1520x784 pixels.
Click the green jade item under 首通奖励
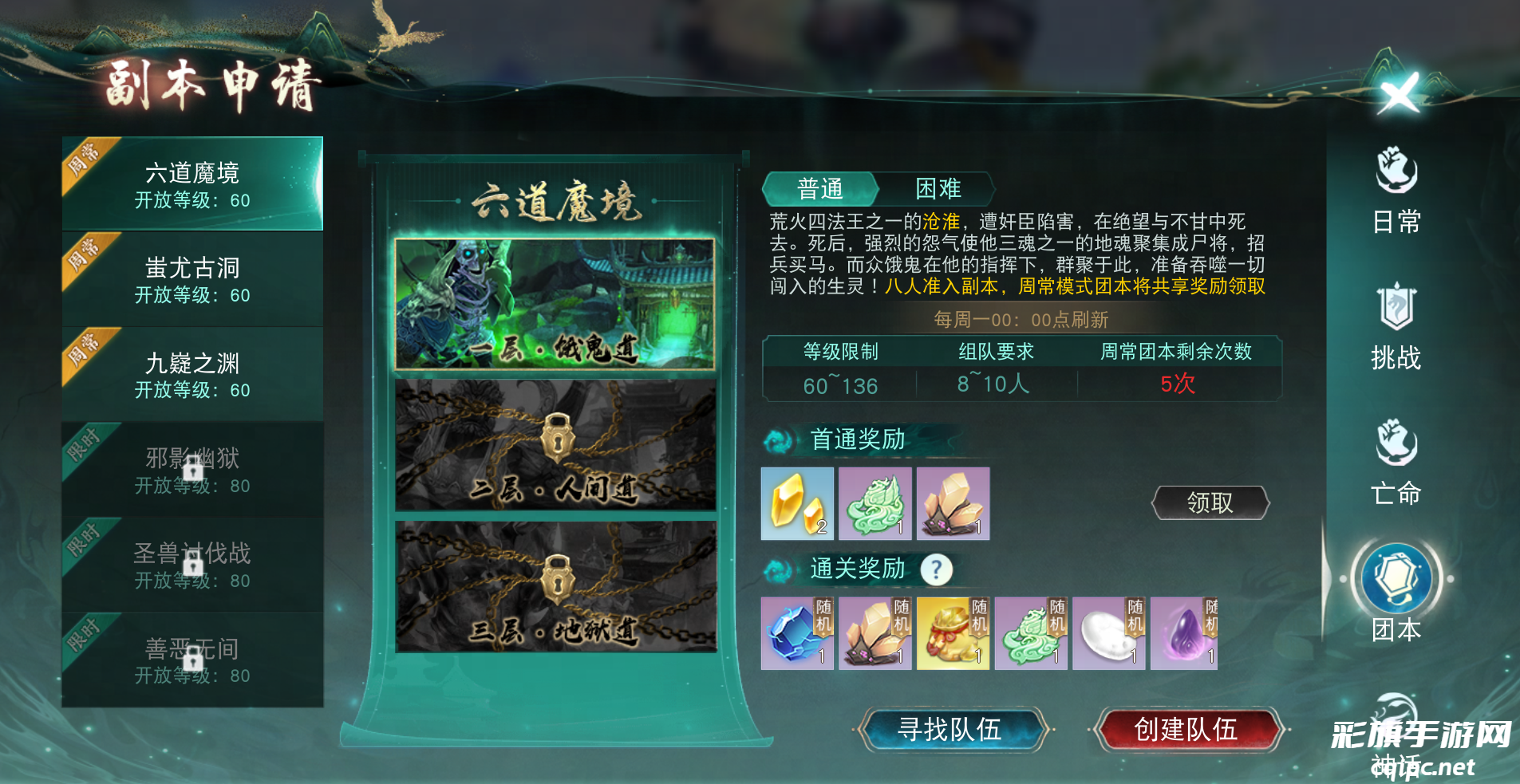(x=874, y=502)
